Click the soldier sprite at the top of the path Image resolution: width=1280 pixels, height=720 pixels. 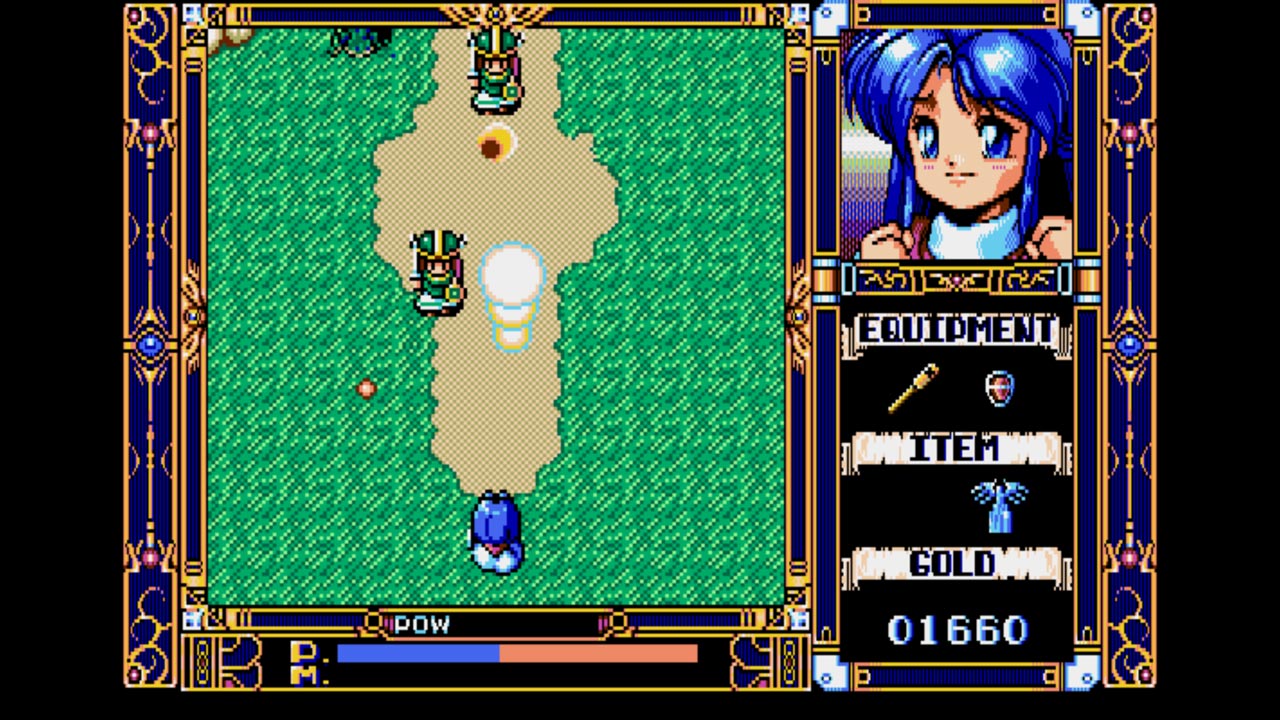(x=495, y=70)
